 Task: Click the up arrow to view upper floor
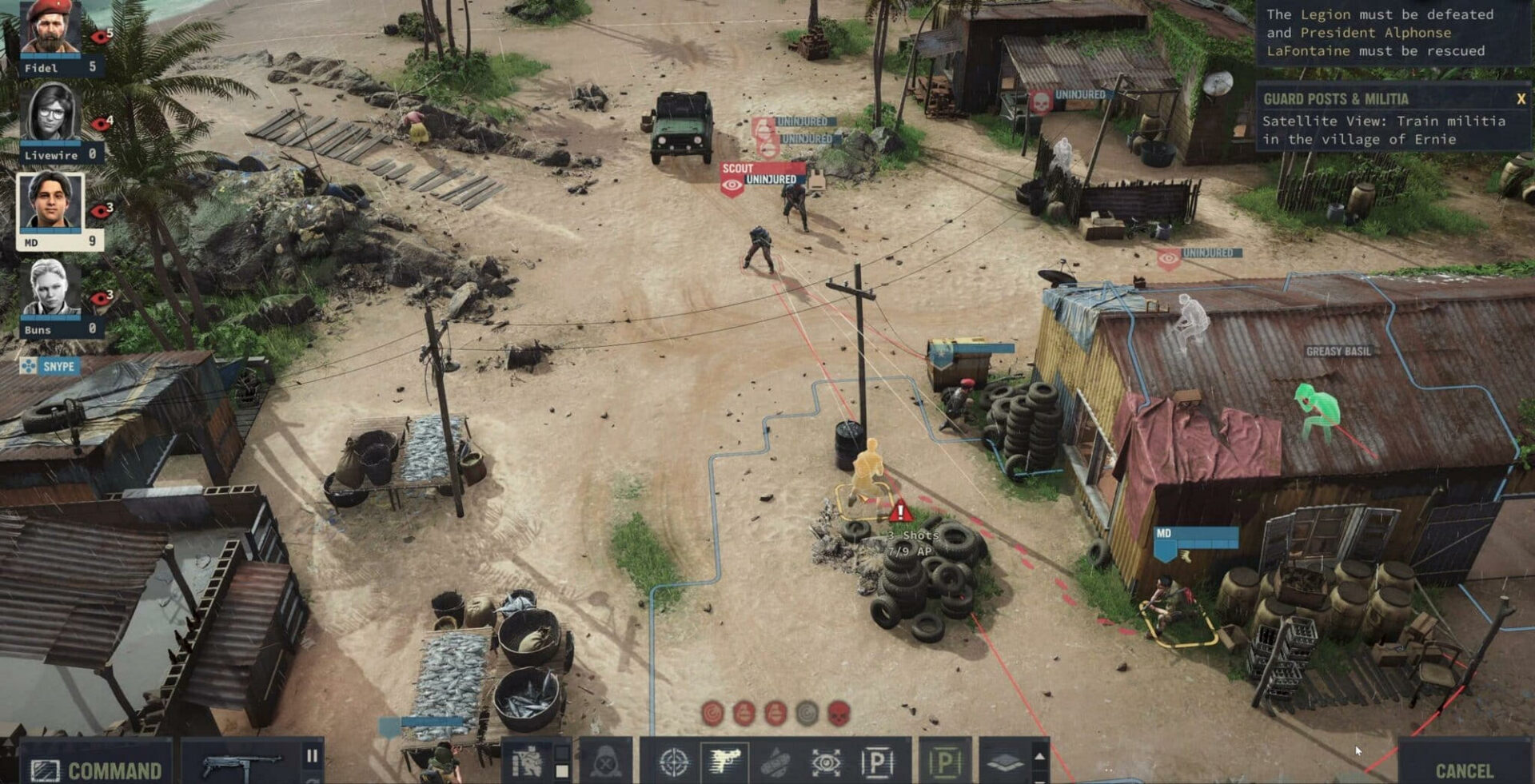1039,757
